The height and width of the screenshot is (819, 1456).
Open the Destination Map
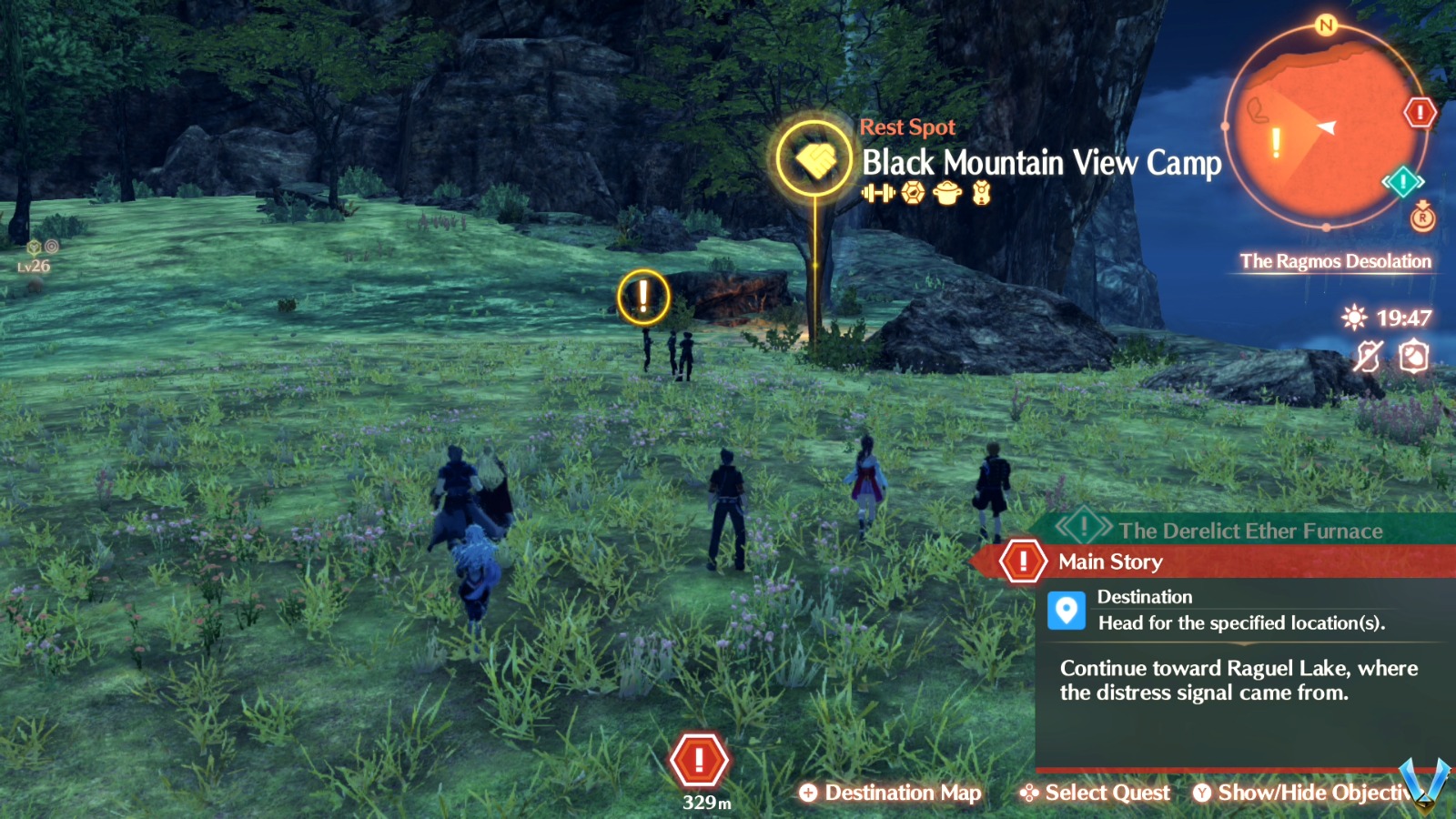click(890, 793)
